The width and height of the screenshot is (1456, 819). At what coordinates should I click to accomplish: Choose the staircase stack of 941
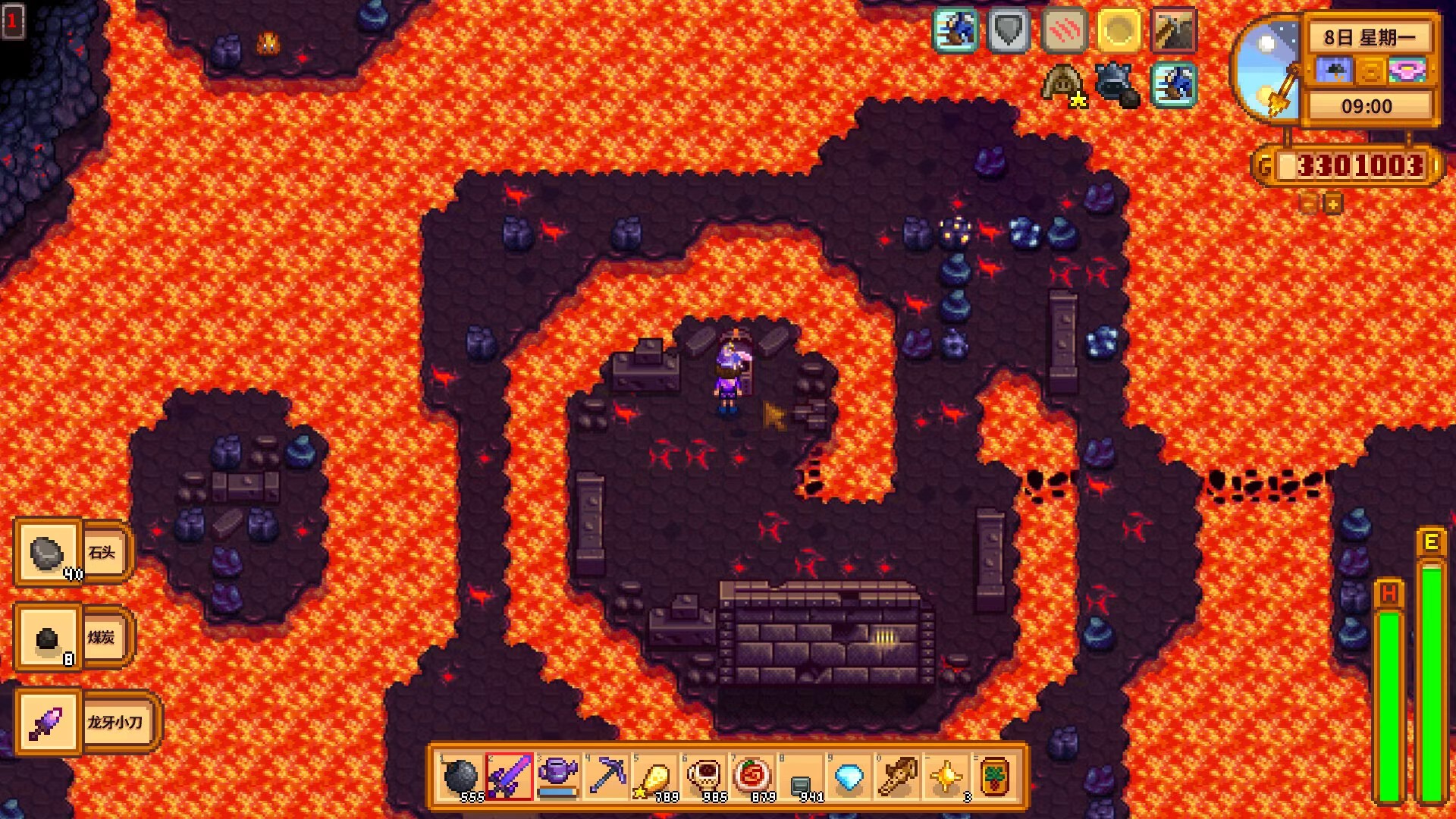point(801,777)
